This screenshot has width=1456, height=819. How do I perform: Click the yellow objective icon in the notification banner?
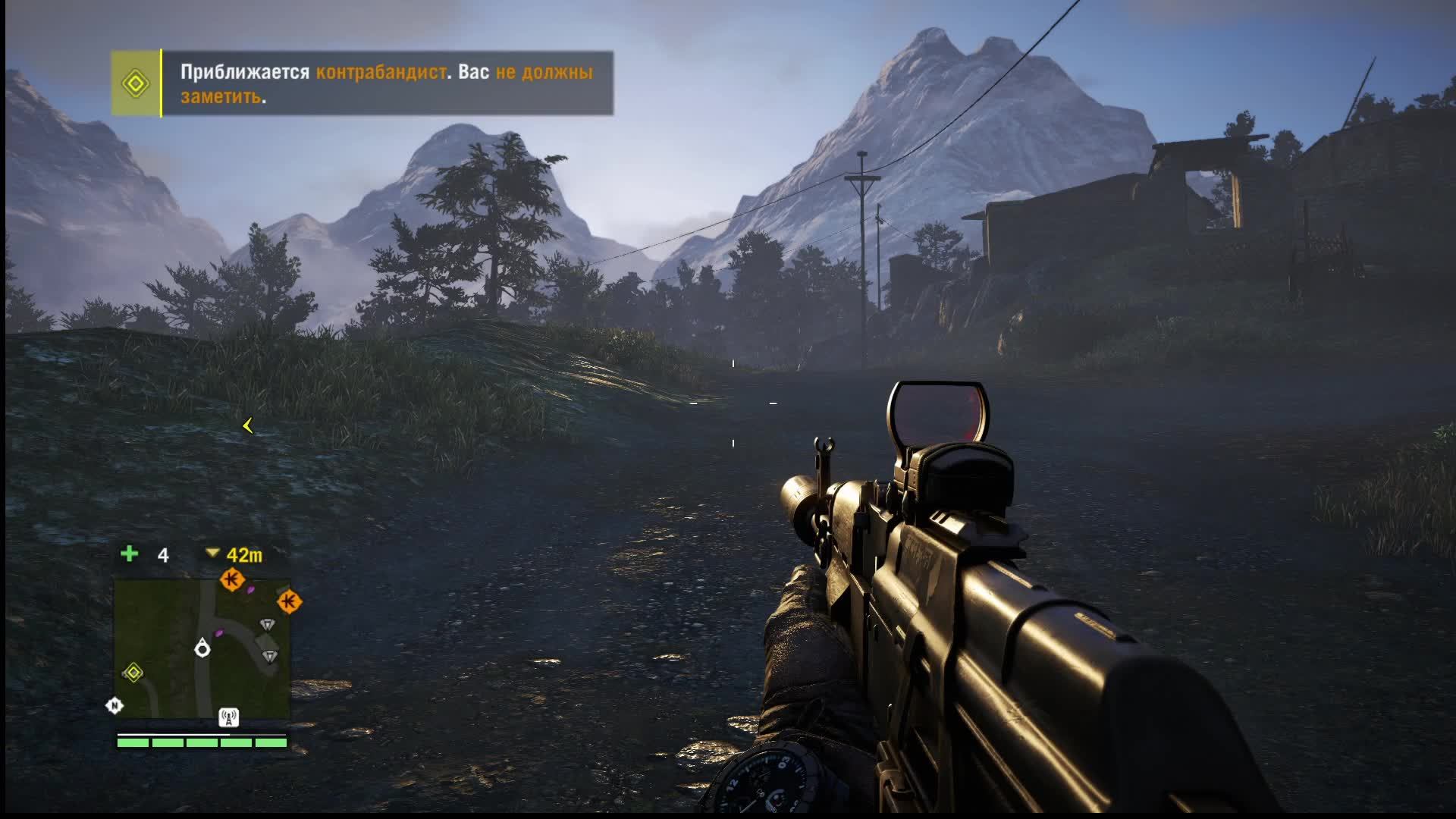(136, 83)
